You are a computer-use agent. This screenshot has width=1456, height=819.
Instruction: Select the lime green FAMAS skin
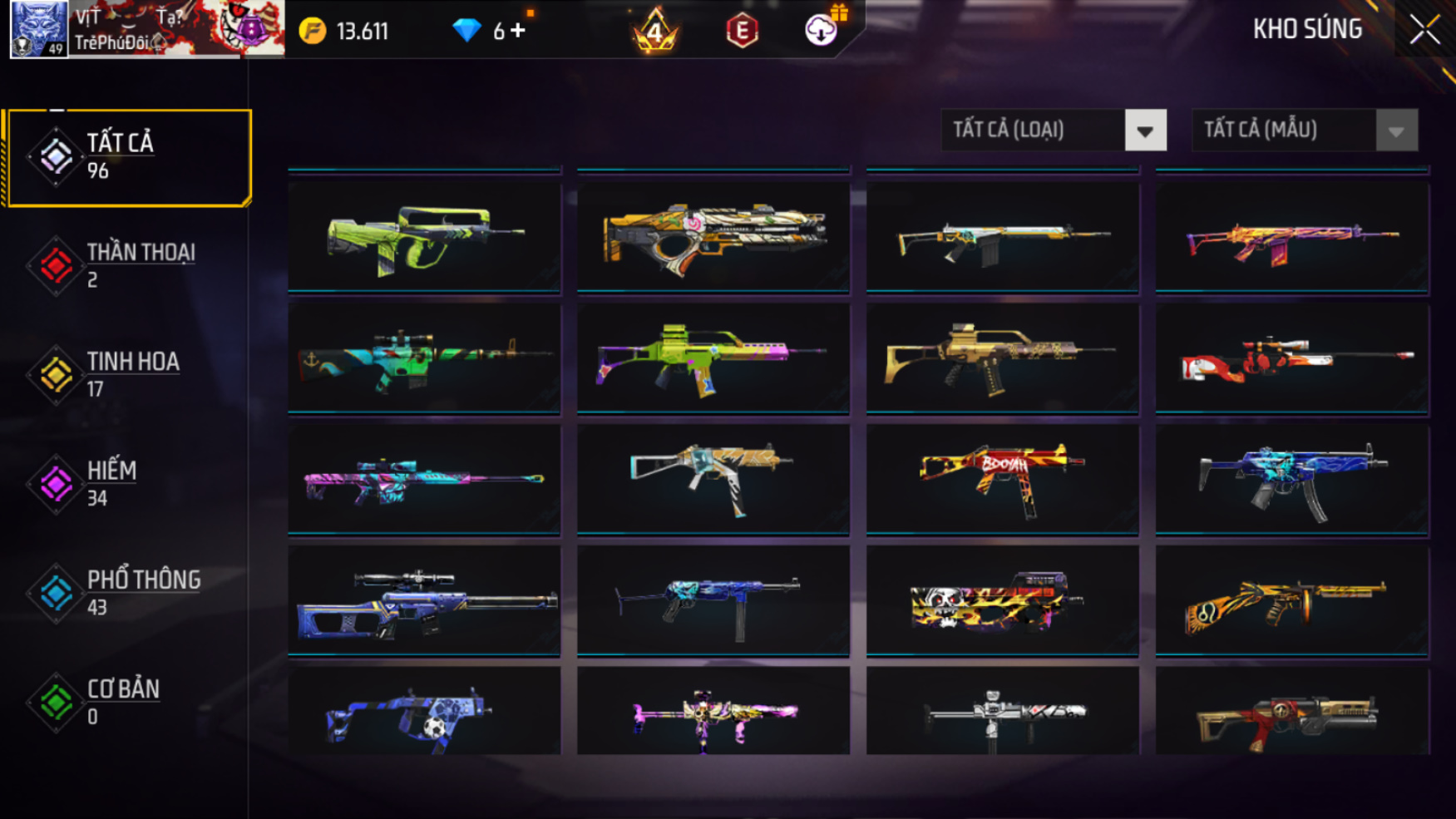coord(424,237)
